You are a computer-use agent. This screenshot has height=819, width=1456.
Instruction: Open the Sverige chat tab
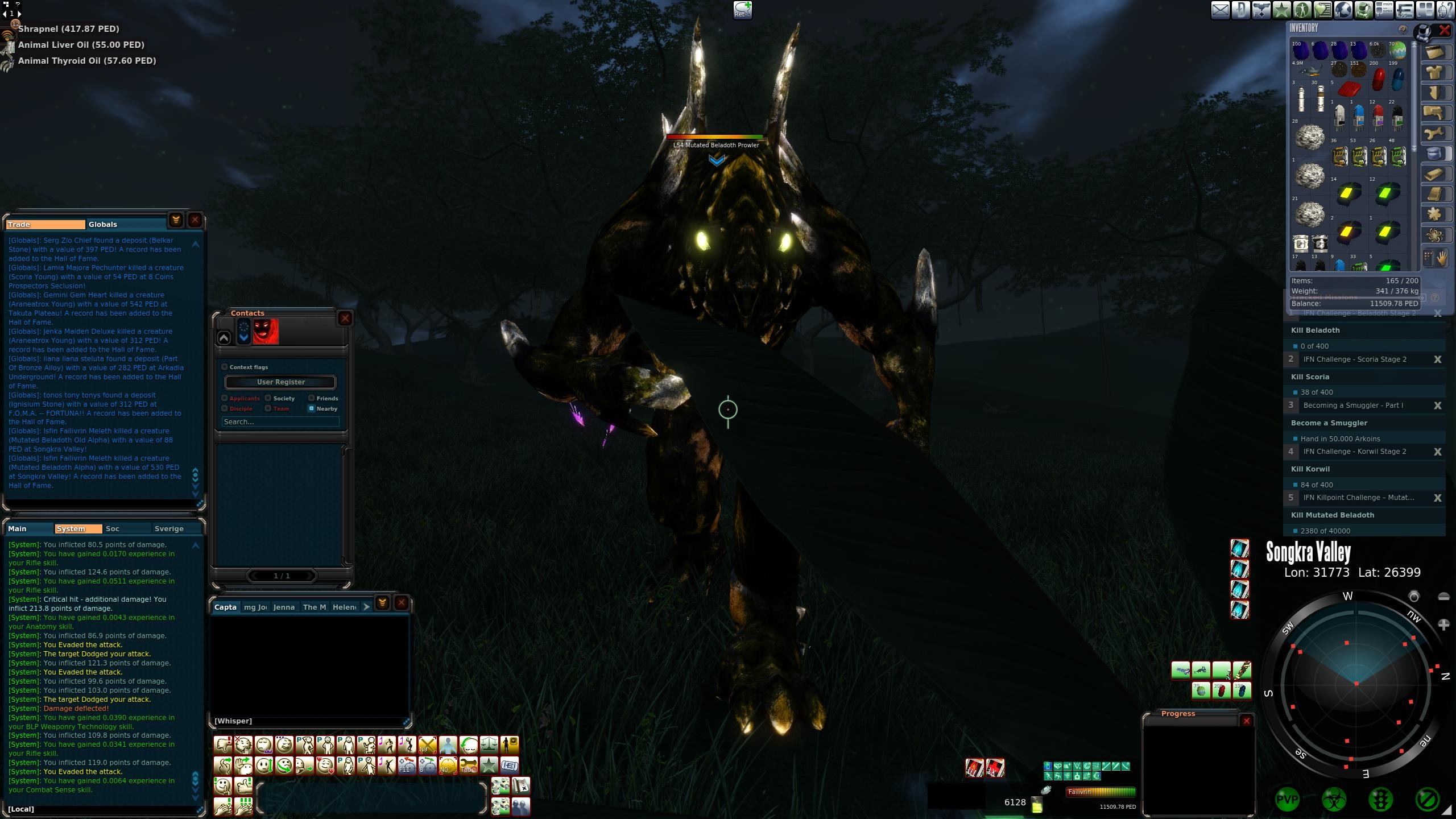[169, 529]
